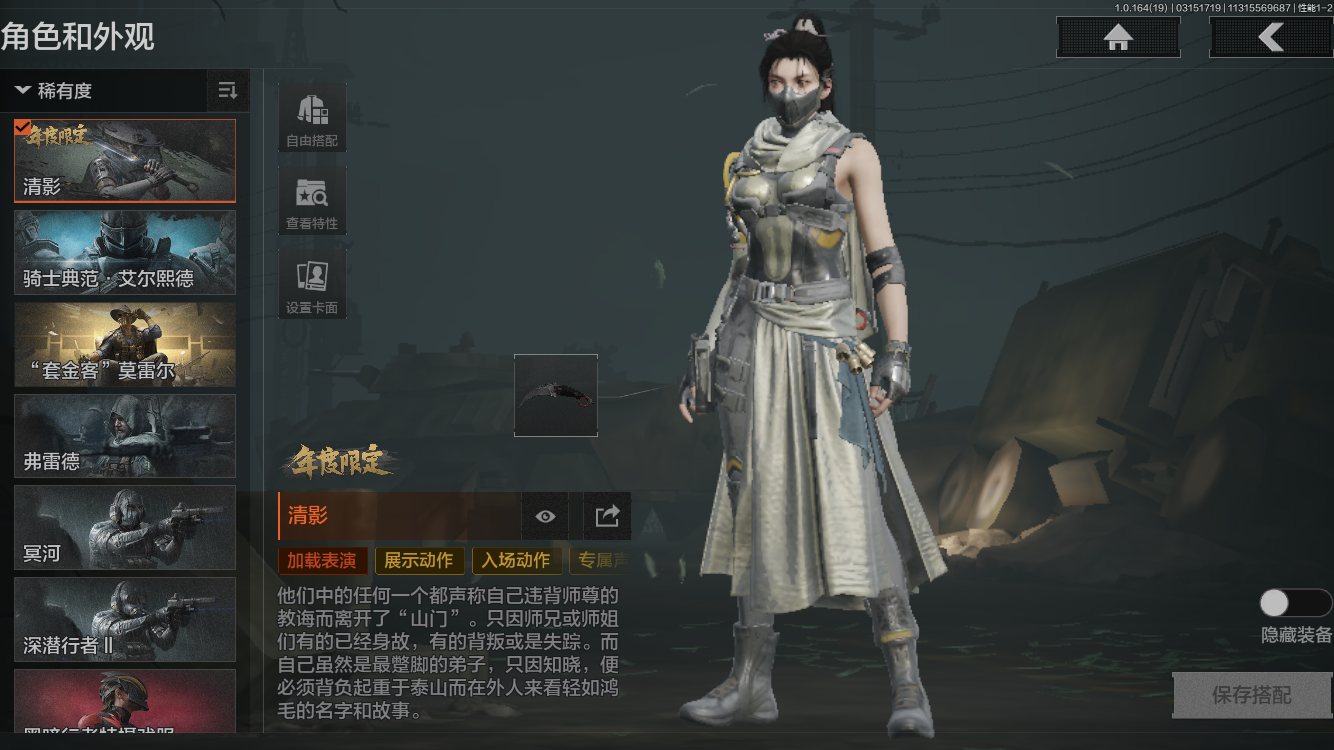Screen dimensions: 1334x750
Task: Switch to the 入场动作 entrance action tab
Action: pos(516,561)
